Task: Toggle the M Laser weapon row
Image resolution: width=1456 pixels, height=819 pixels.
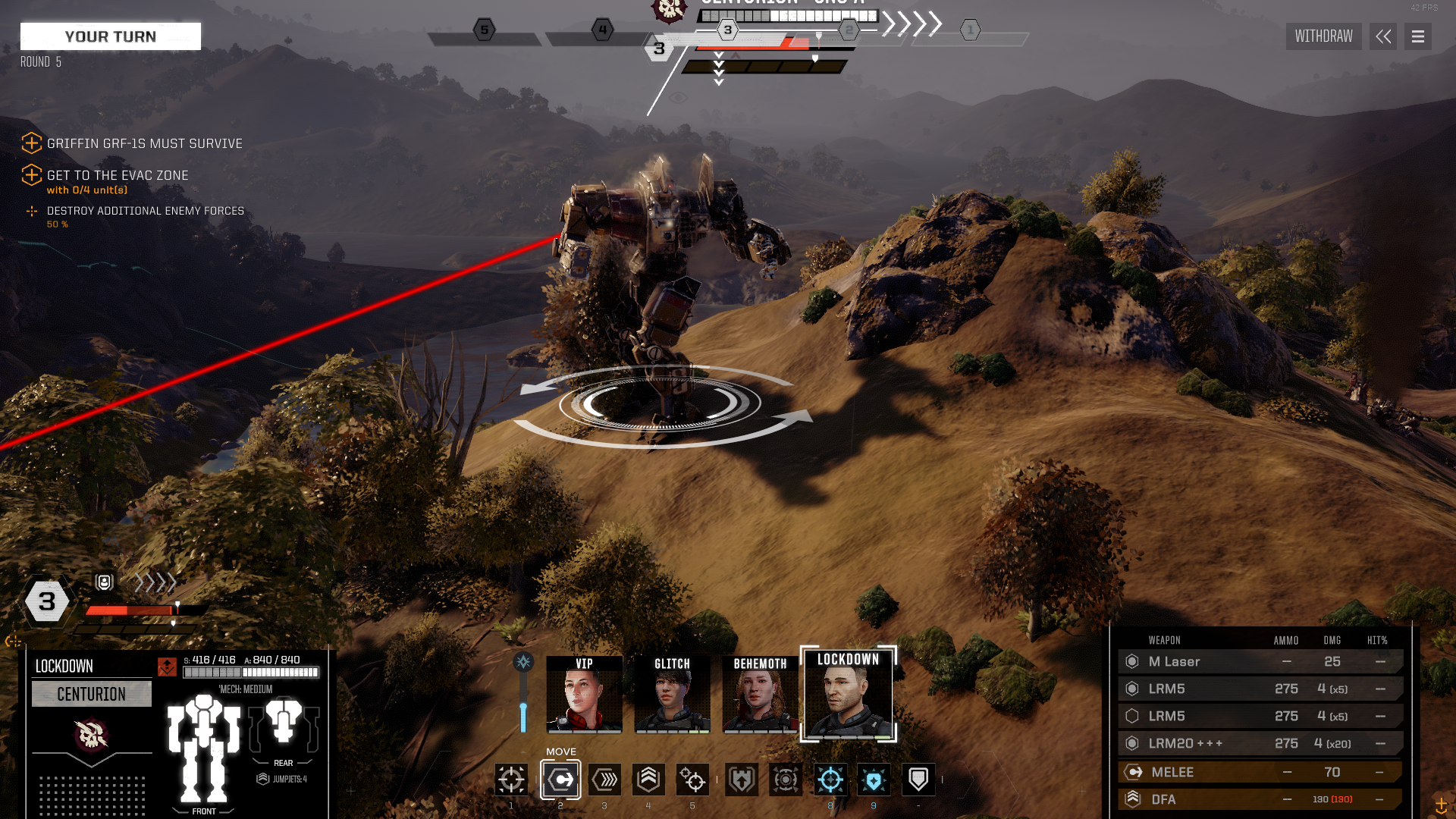Action: pos(1259,661)
